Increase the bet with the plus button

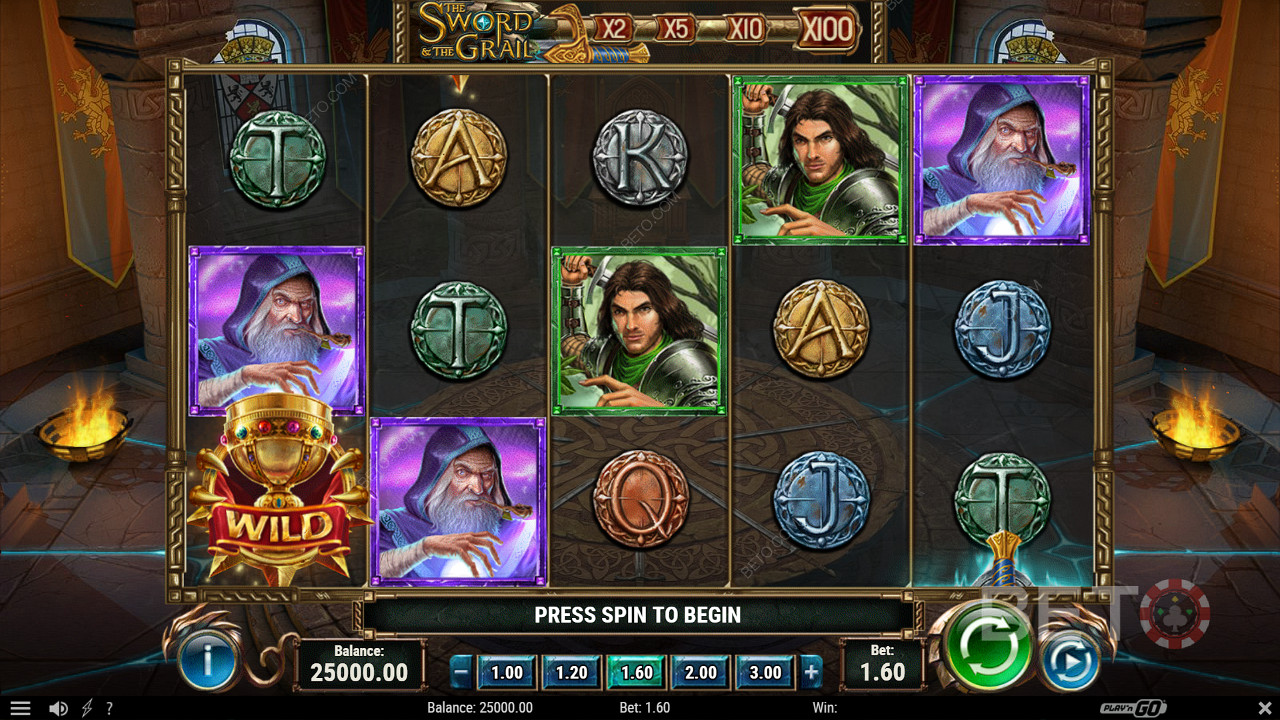(x=811, y=673)
